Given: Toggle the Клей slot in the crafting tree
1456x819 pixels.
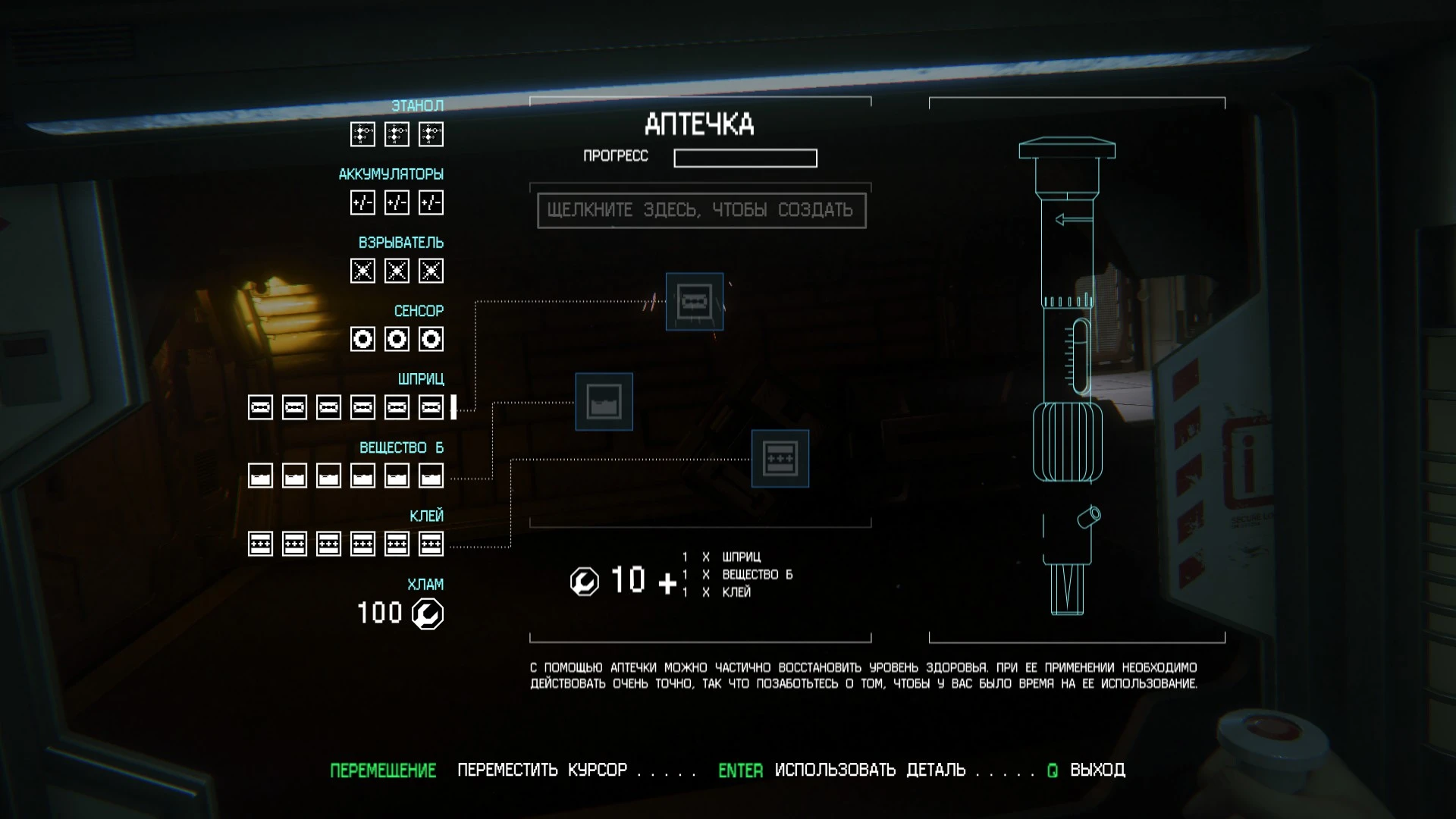Looking at the screenshot, I should (780, 459).
